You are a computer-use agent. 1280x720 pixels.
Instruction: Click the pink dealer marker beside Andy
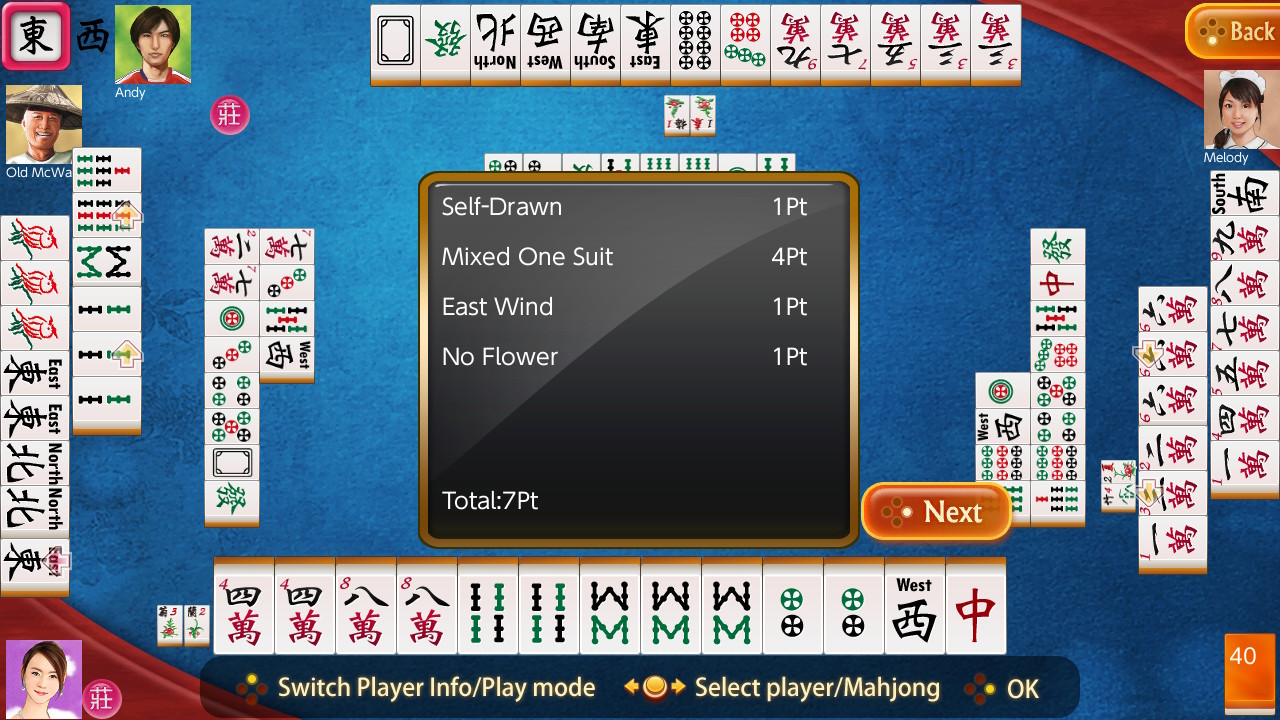point(228,114)
